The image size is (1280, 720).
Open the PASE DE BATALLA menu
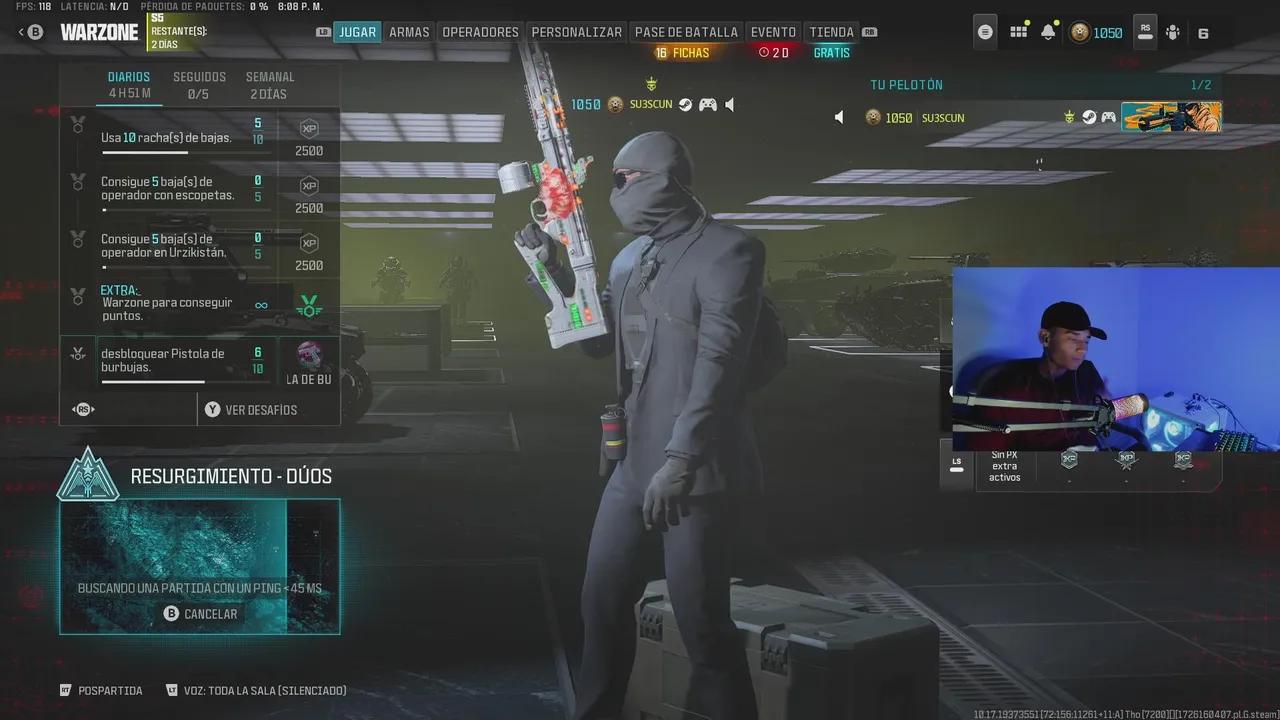coord(686,31)
